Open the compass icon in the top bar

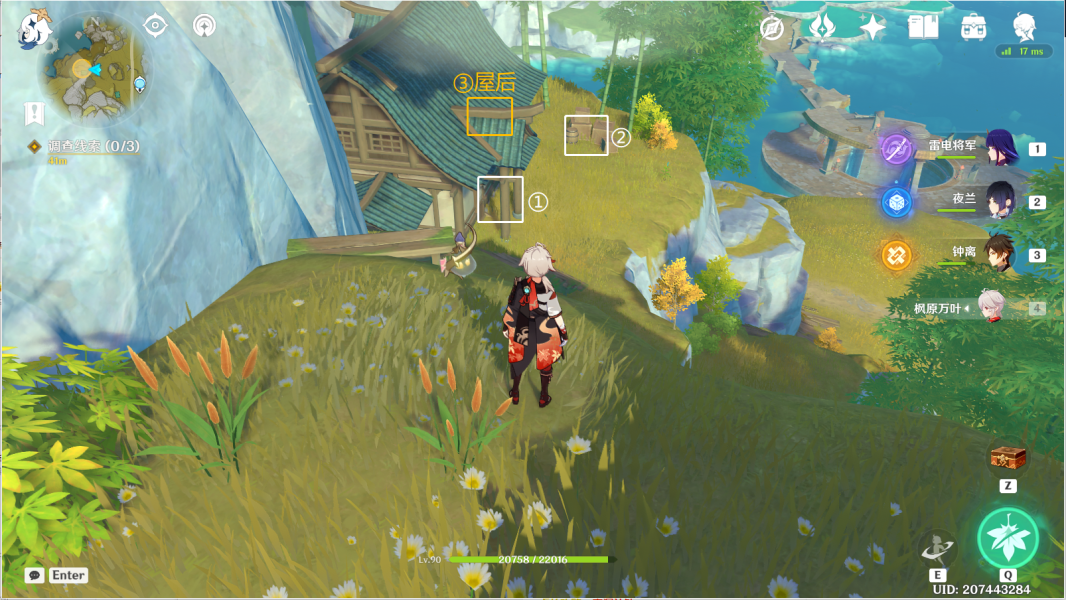click(771, 28)
